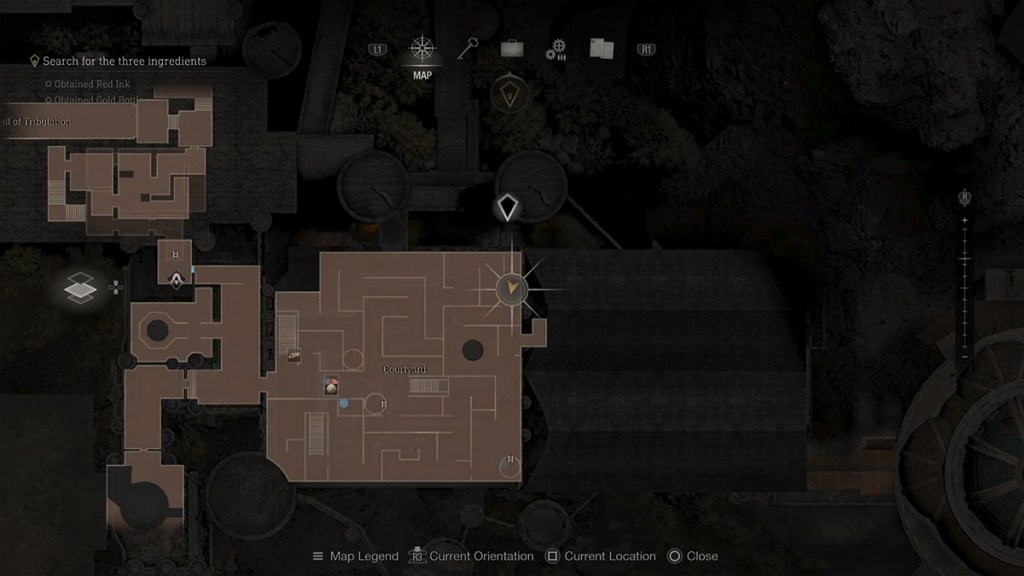Switch to the files documents tab
The height and width of the screenshot is (576, 1024).
tap(601, 49)
